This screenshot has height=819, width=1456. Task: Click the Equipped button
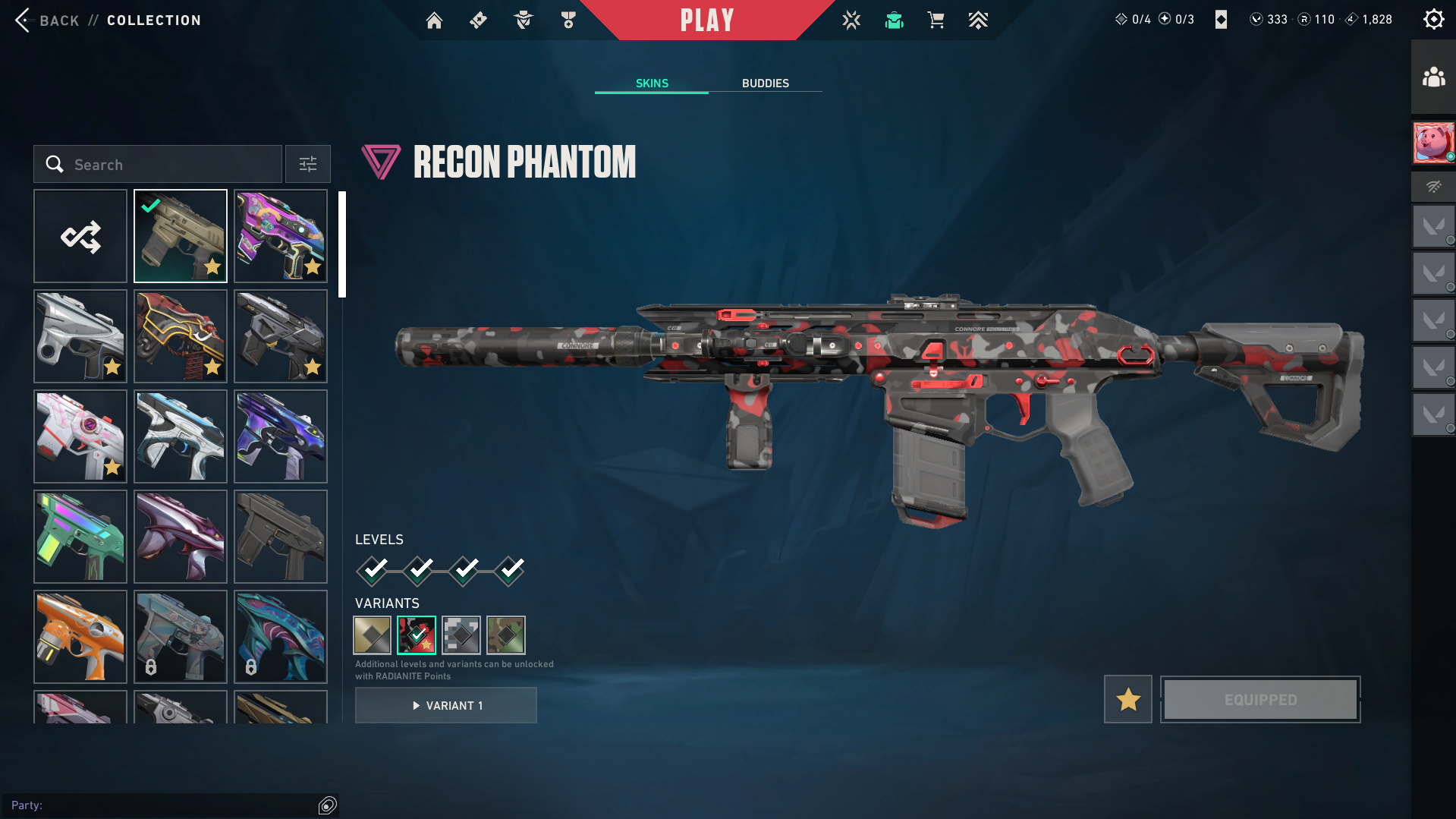1260,699
